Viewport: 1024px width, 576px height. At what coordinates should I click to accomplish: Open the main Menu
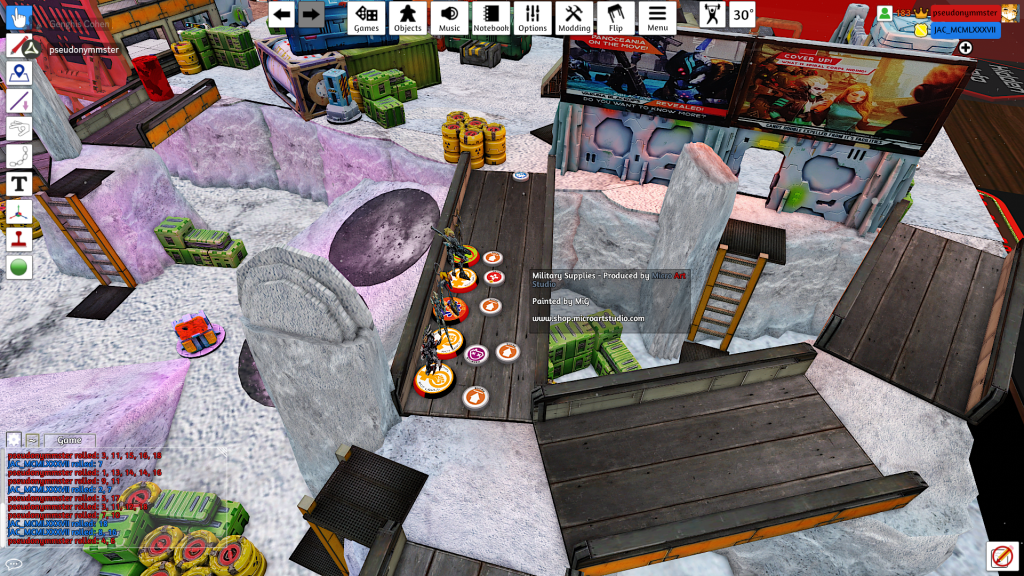tap(657, 18)
